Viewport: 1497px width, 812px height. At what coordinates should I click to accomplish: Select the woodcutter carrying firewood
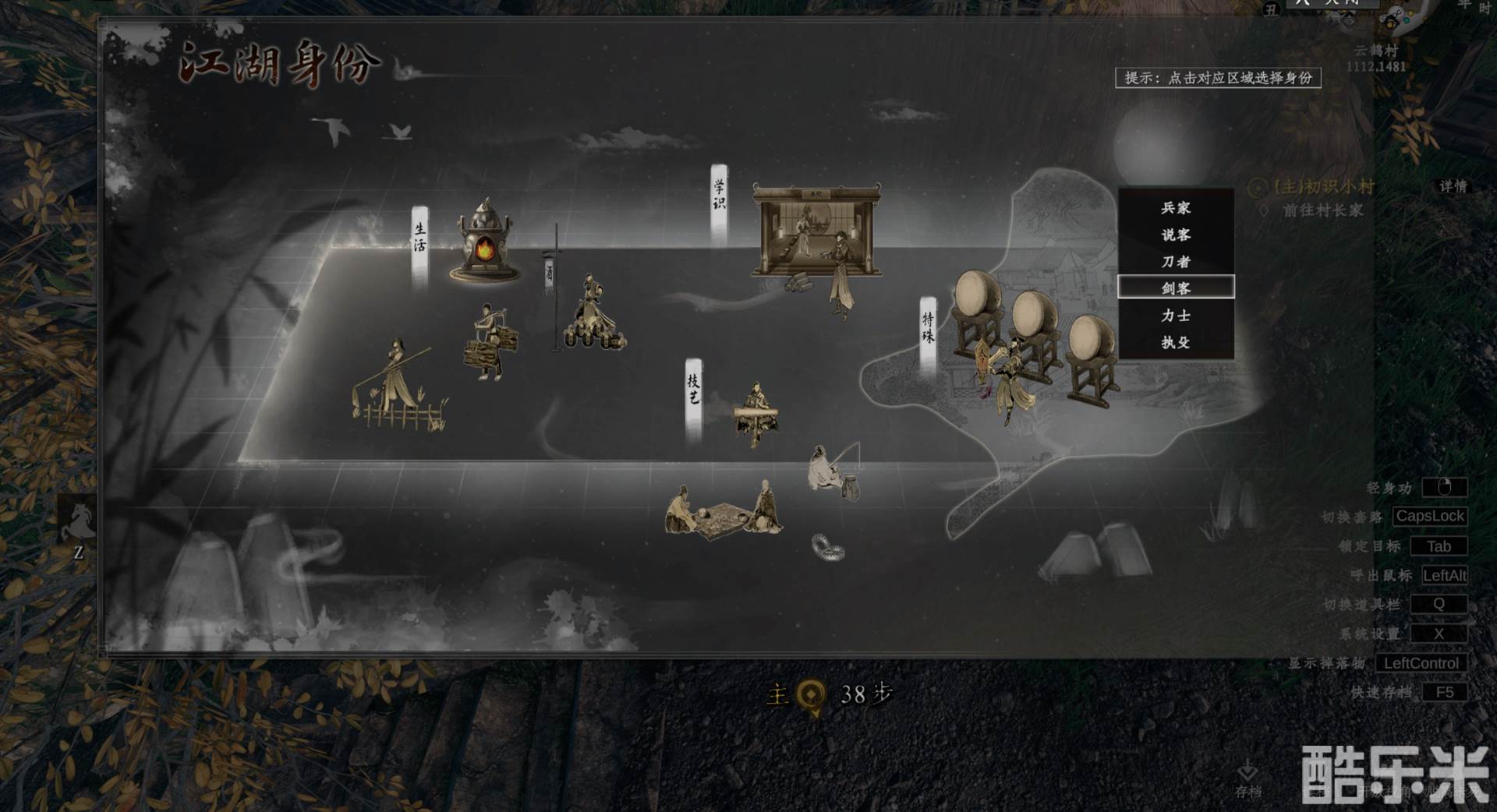490,343
